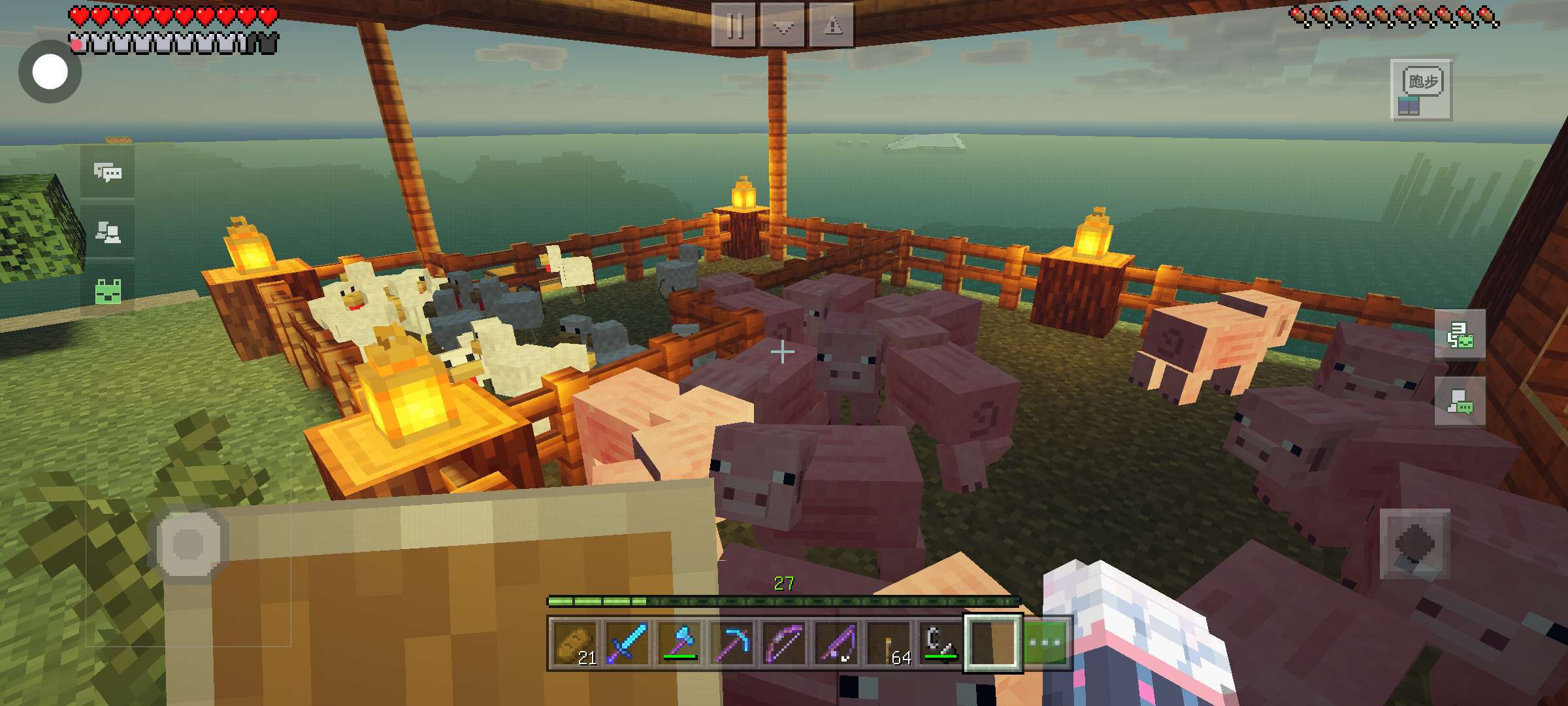1568x706 pixels.
Task: Tap the frog swap button on right
Action: pos(1460,335)
